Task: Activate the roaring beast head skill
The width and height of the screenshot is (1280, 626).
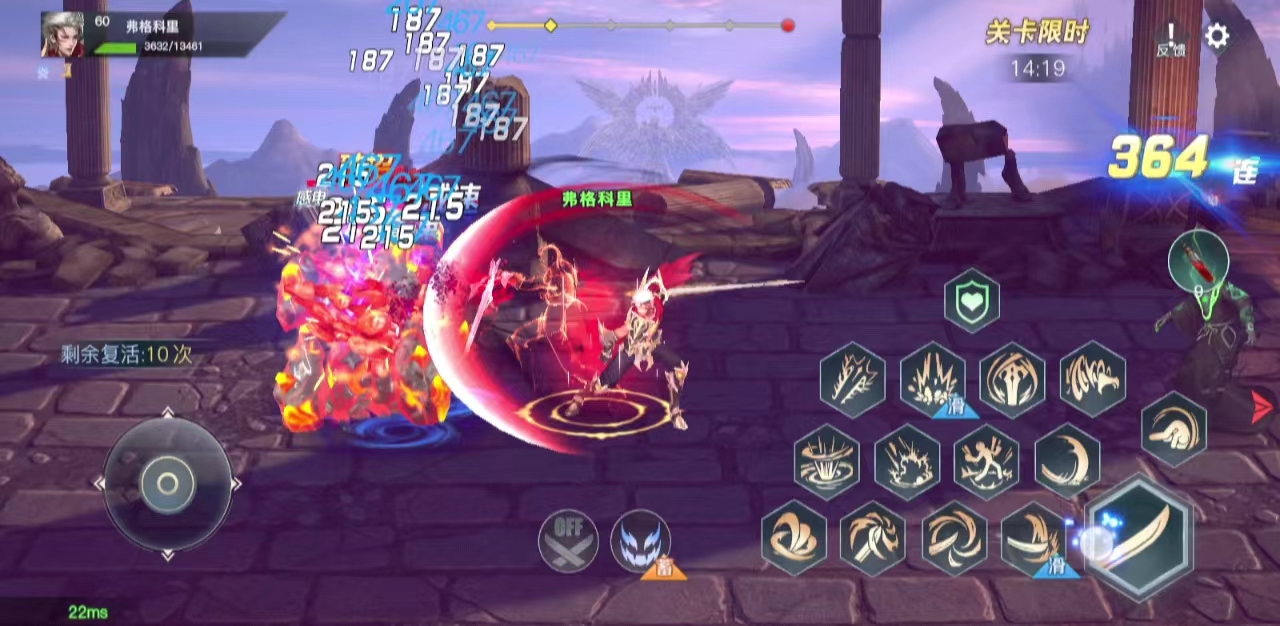Action: (1092, 379)
